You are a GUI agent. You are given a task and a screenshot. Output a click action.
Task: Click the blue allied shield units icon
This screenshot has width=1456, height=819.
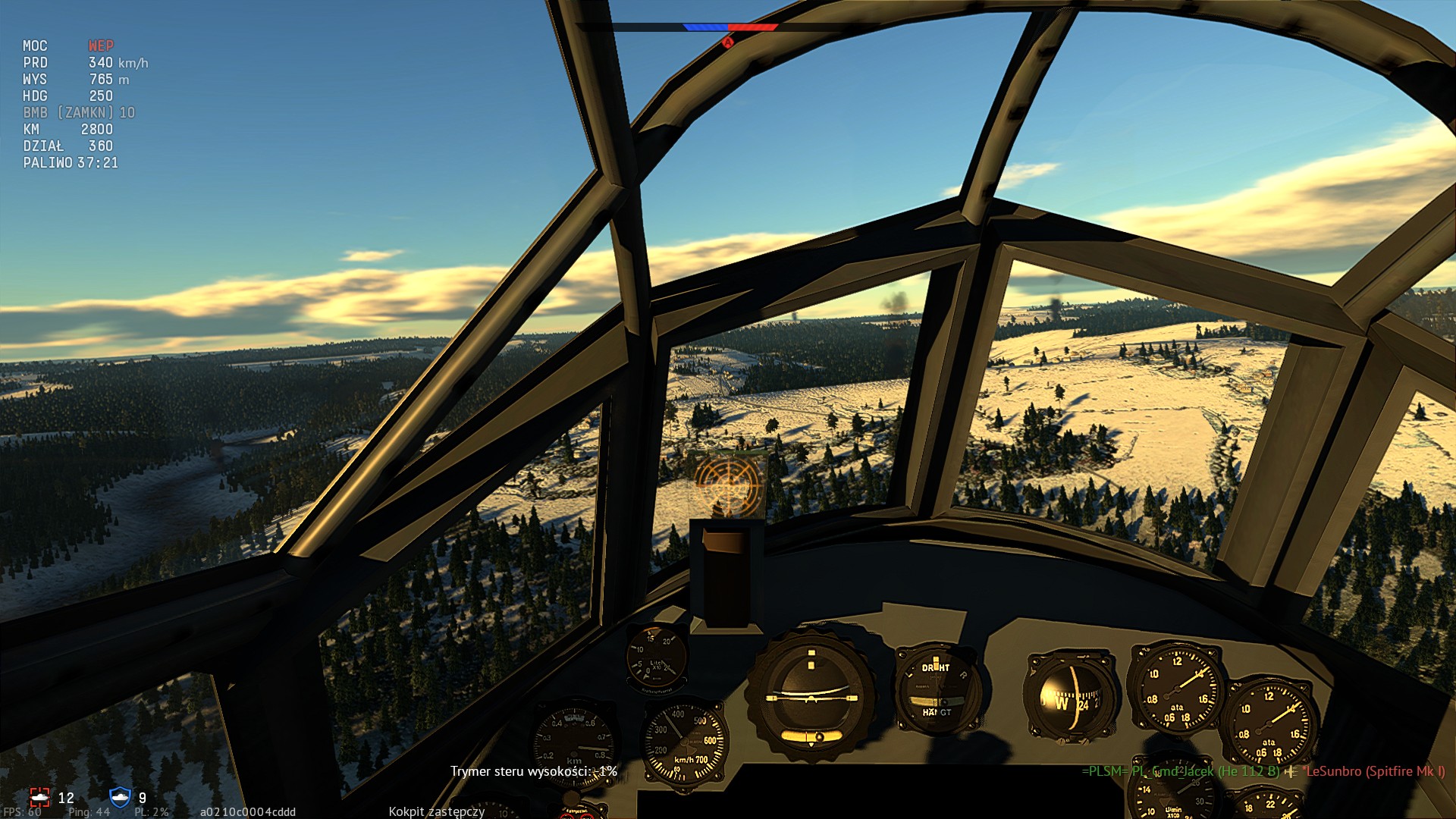point(120,797)
